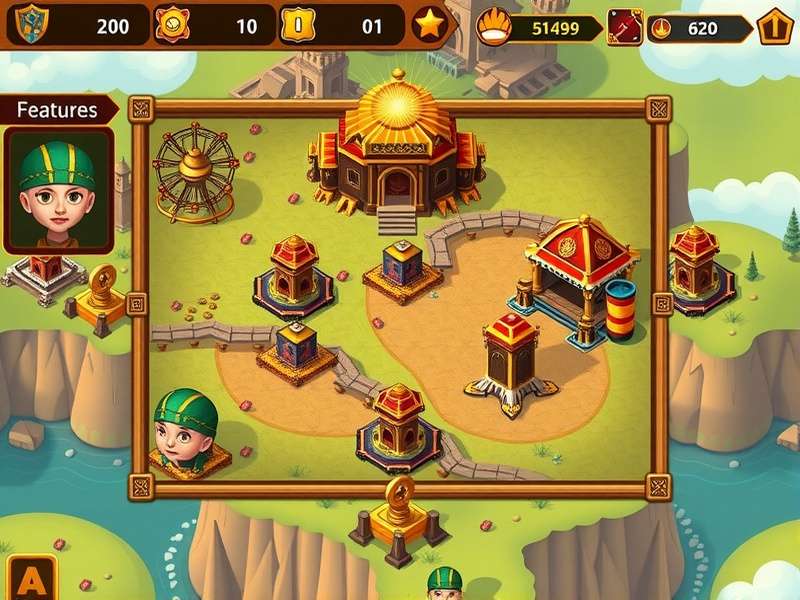Open the up-arrow upgrade button
Viewport: 800px width, 600px height.
(x=775, y=27)
